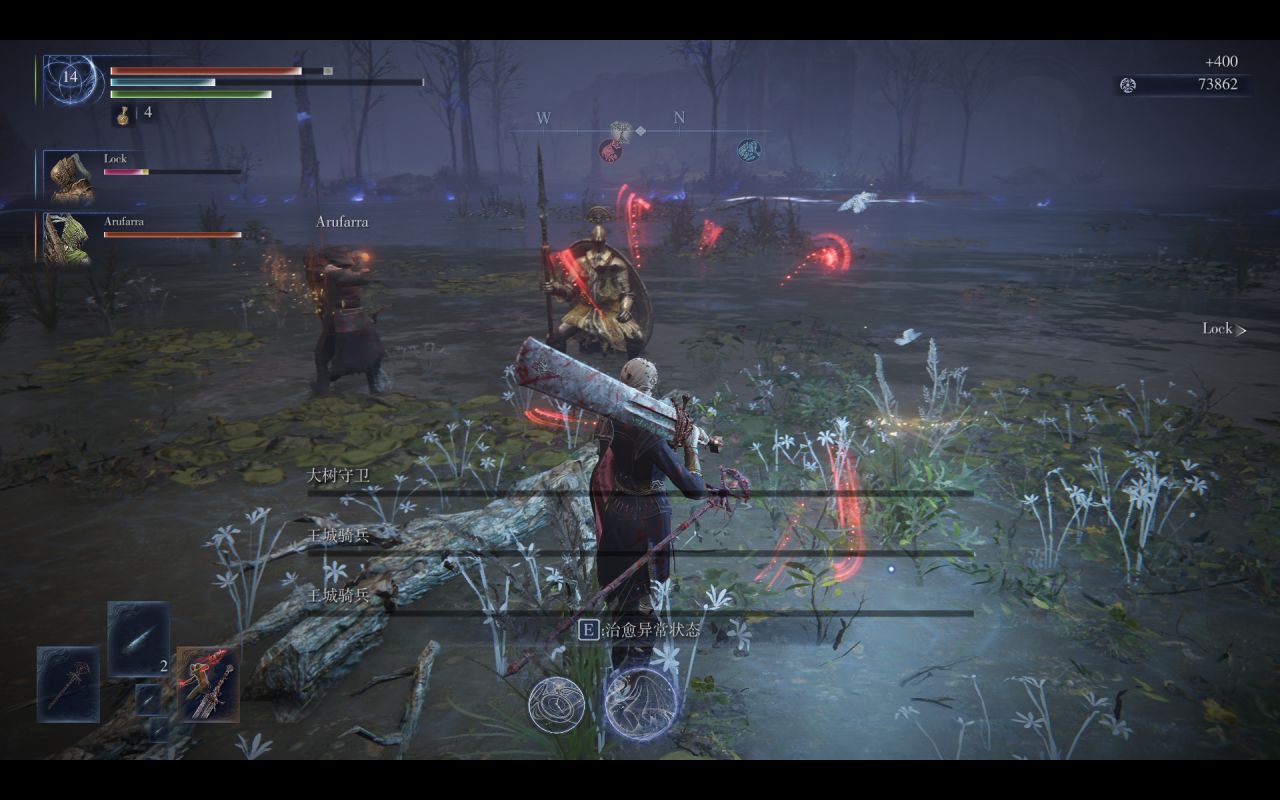This screenshot has width=1280, height=800.
Task: Click the pale tree marker on the compass
Action: [x=619, y=130]
